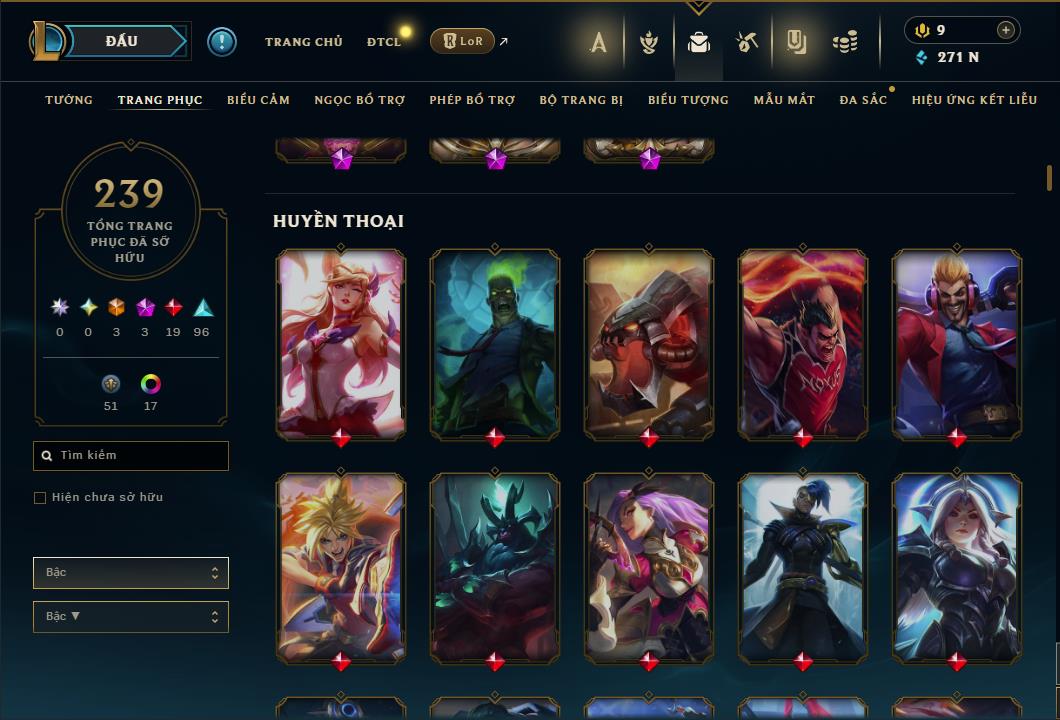Select the BIỂU CẢM emotes tab
The height and width of the screenshot is (720, 1060).
[x=258, y=100]
